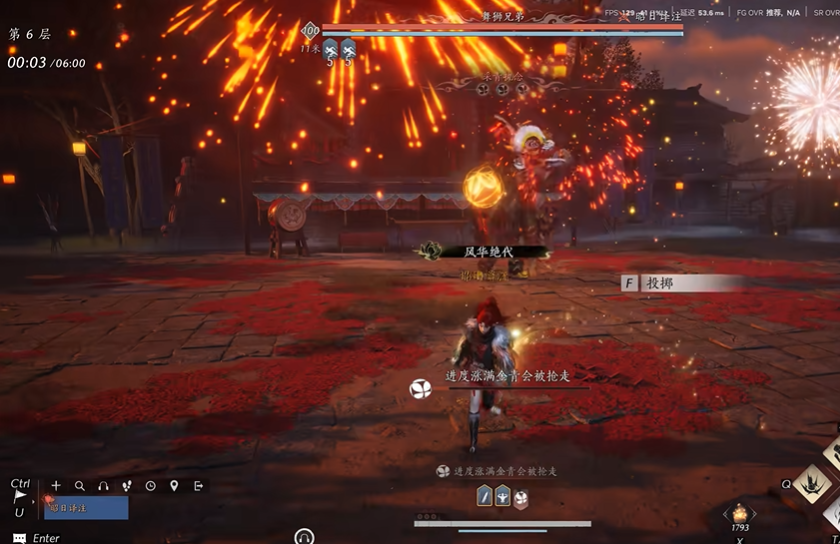Open the clock icon in the toolbar
The height and width of the screenshot is (544, 840).
click(x=150, y=486)
